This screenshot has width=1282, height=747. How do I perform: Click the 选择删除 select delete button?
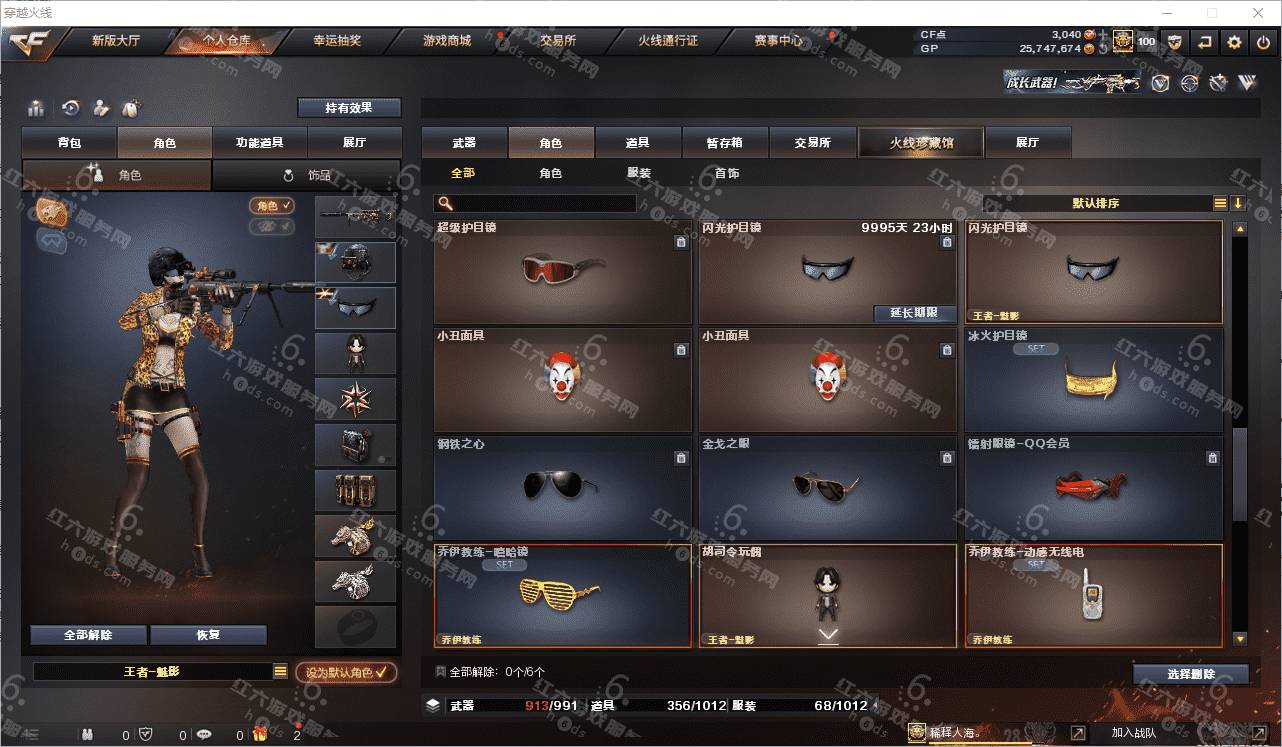point(1190,674)
